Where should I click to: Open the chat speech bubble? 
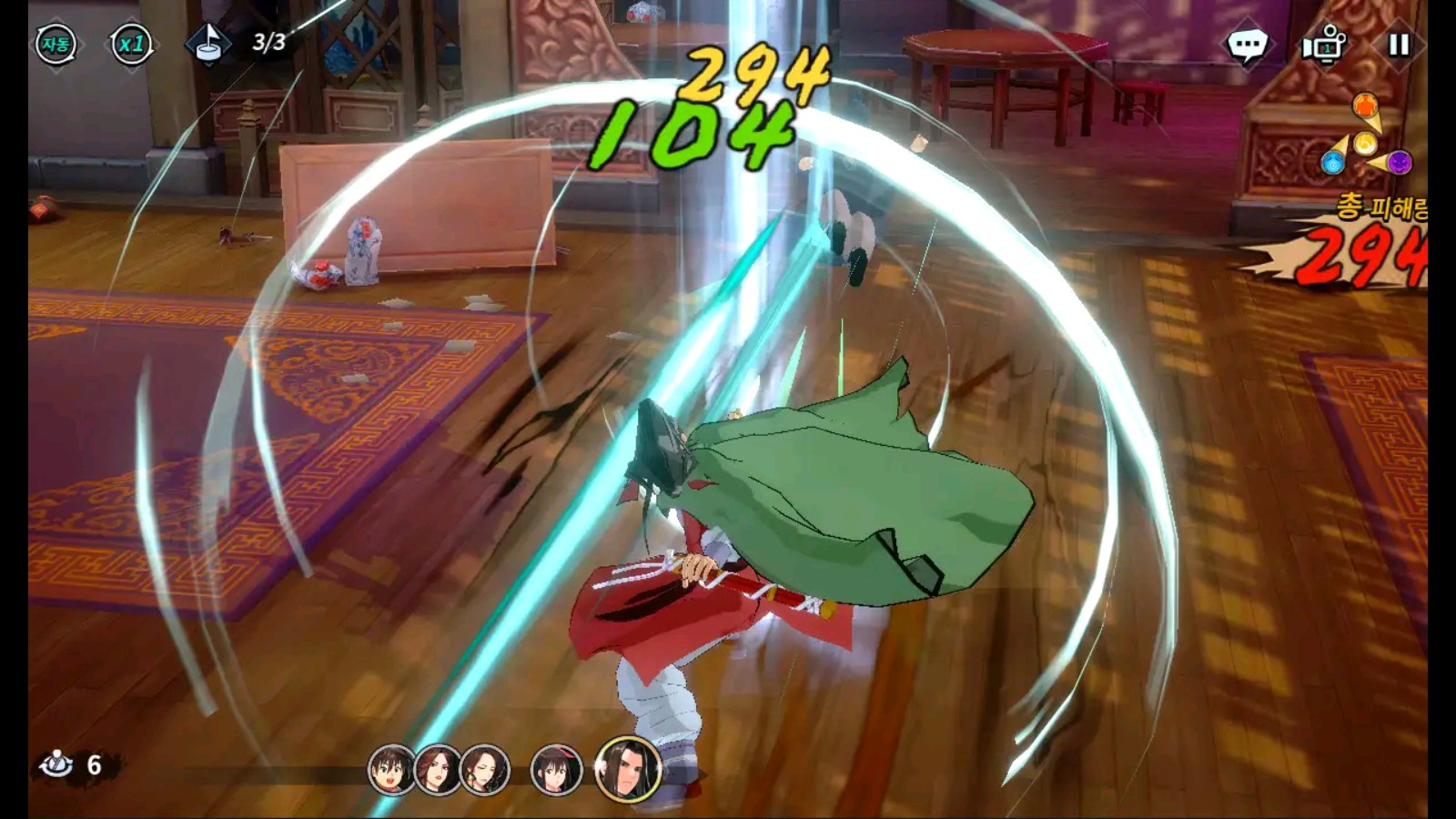click(1247, 44)
